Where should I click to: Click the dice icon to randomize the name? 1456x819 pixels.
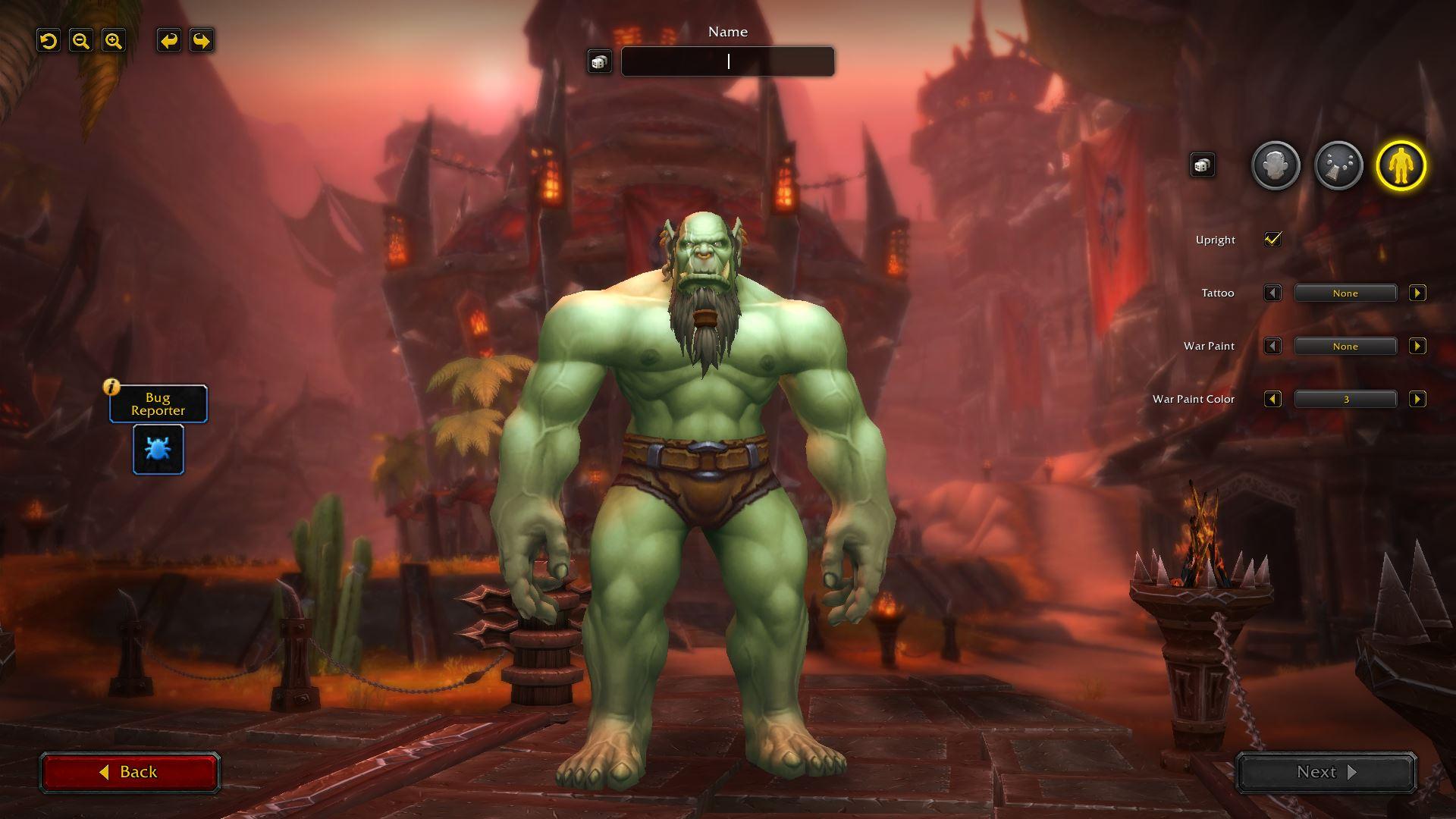(x=600, y=61)
